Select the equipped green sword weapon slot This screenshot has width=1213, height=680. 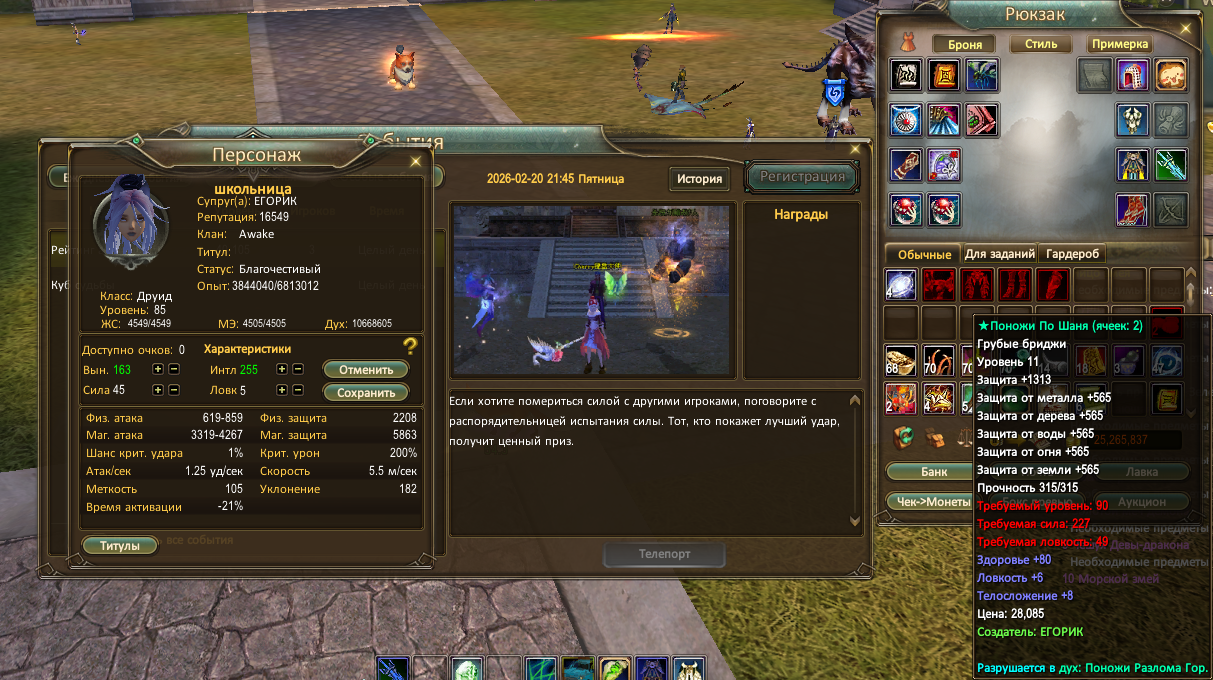[x=1171, y=164]
